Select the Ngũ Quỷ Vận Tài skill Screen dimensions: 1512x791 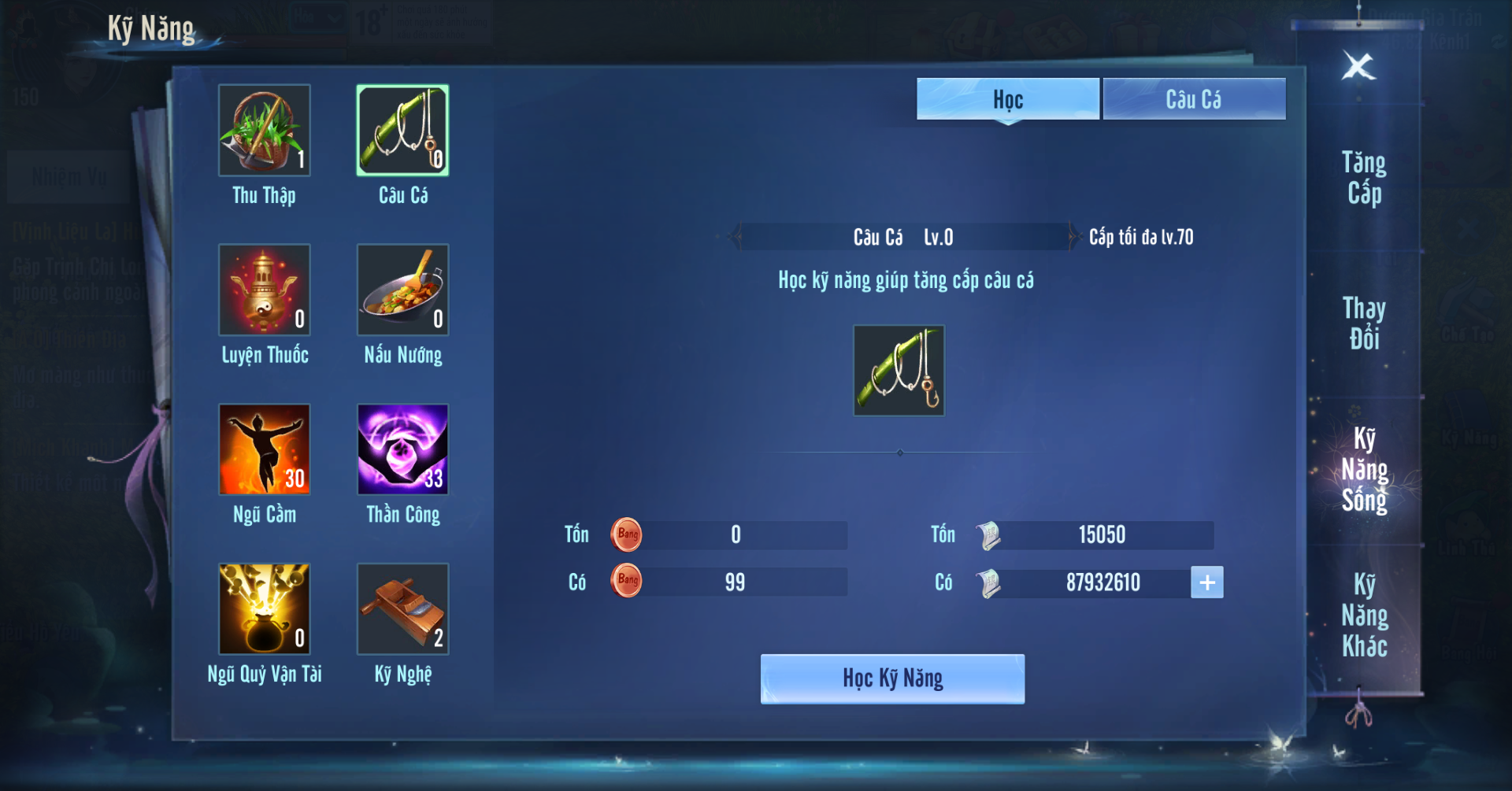coord(265,608)
